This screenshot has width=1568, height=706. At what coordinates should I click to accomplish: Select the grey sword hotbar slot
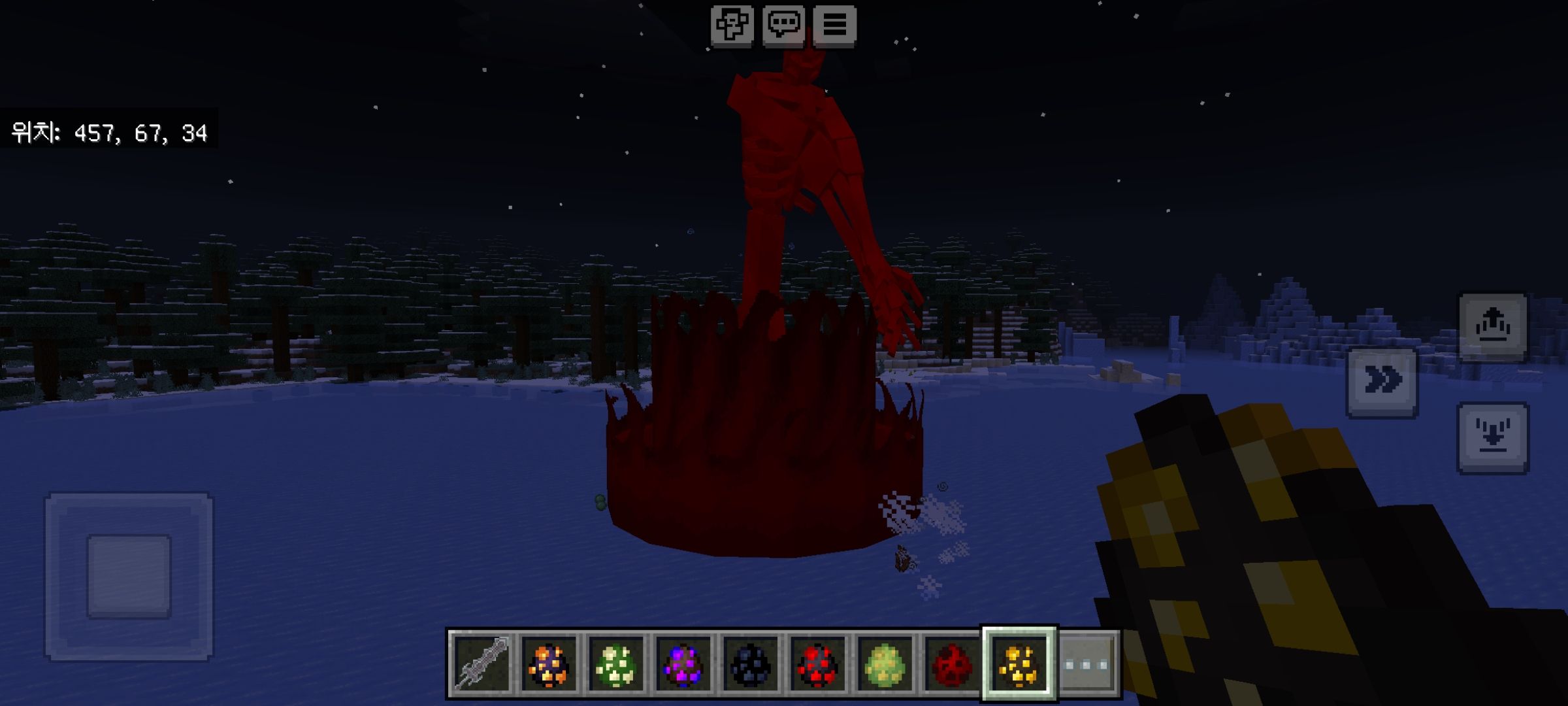[x=483, y=664]
